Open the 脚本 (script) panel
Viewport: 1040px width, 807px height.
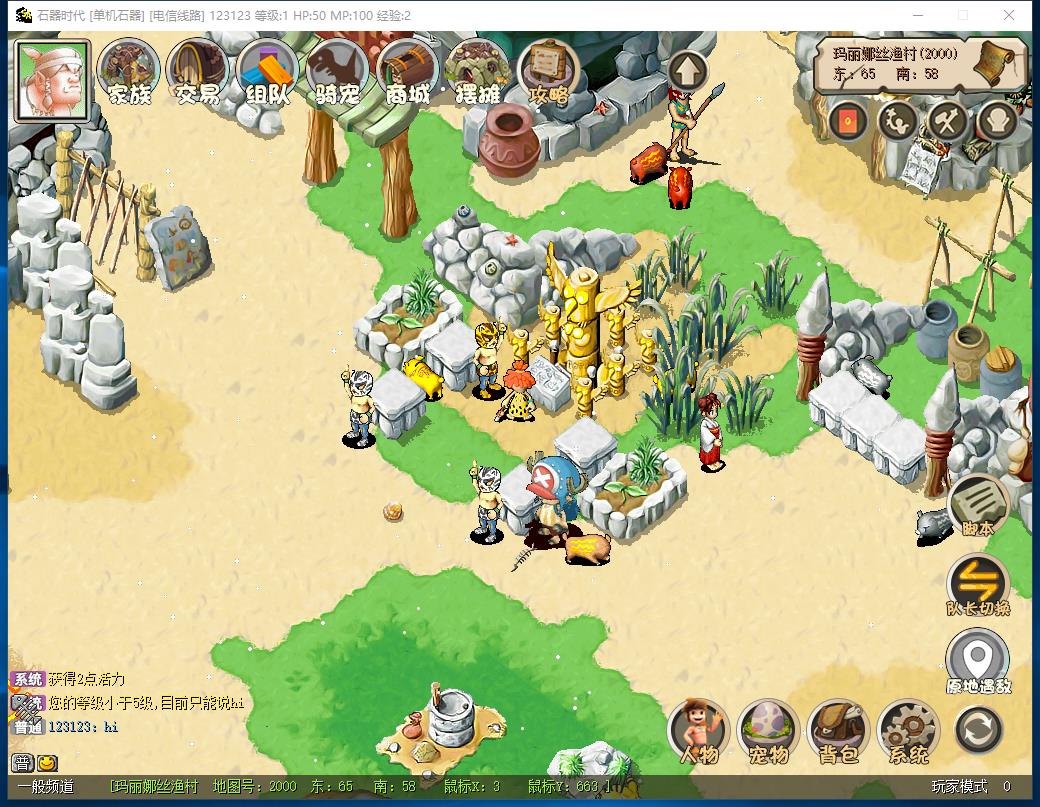977,505
